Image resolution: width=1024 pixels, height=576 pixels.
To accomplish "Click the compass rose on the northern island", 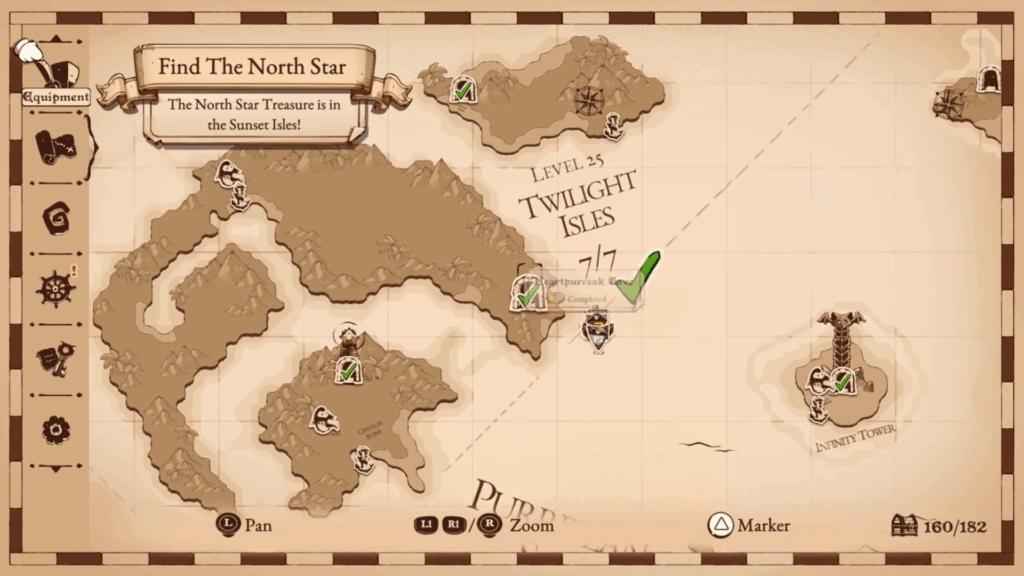I will [588, 100].
